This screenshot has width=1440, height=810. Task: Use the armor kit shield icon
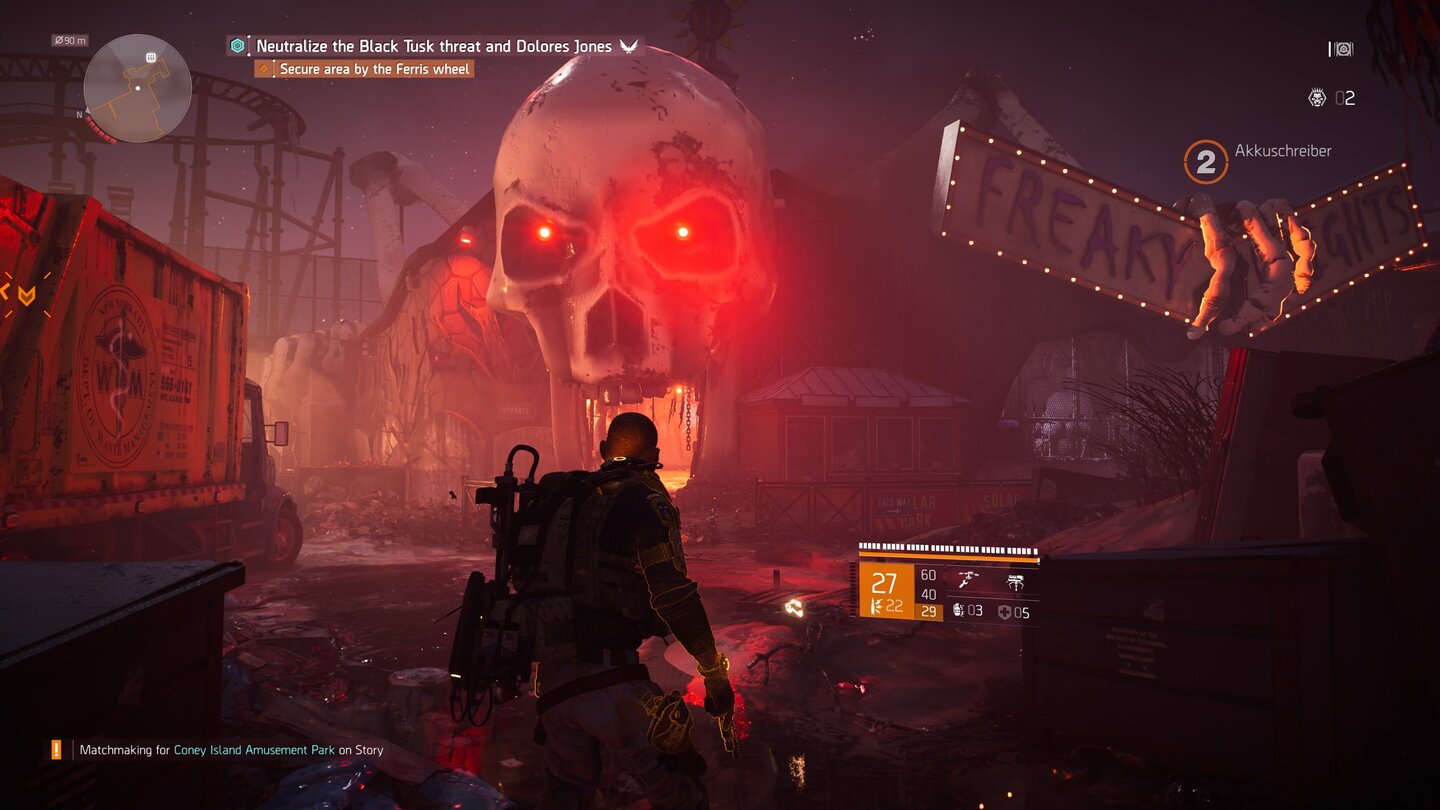1005,611
